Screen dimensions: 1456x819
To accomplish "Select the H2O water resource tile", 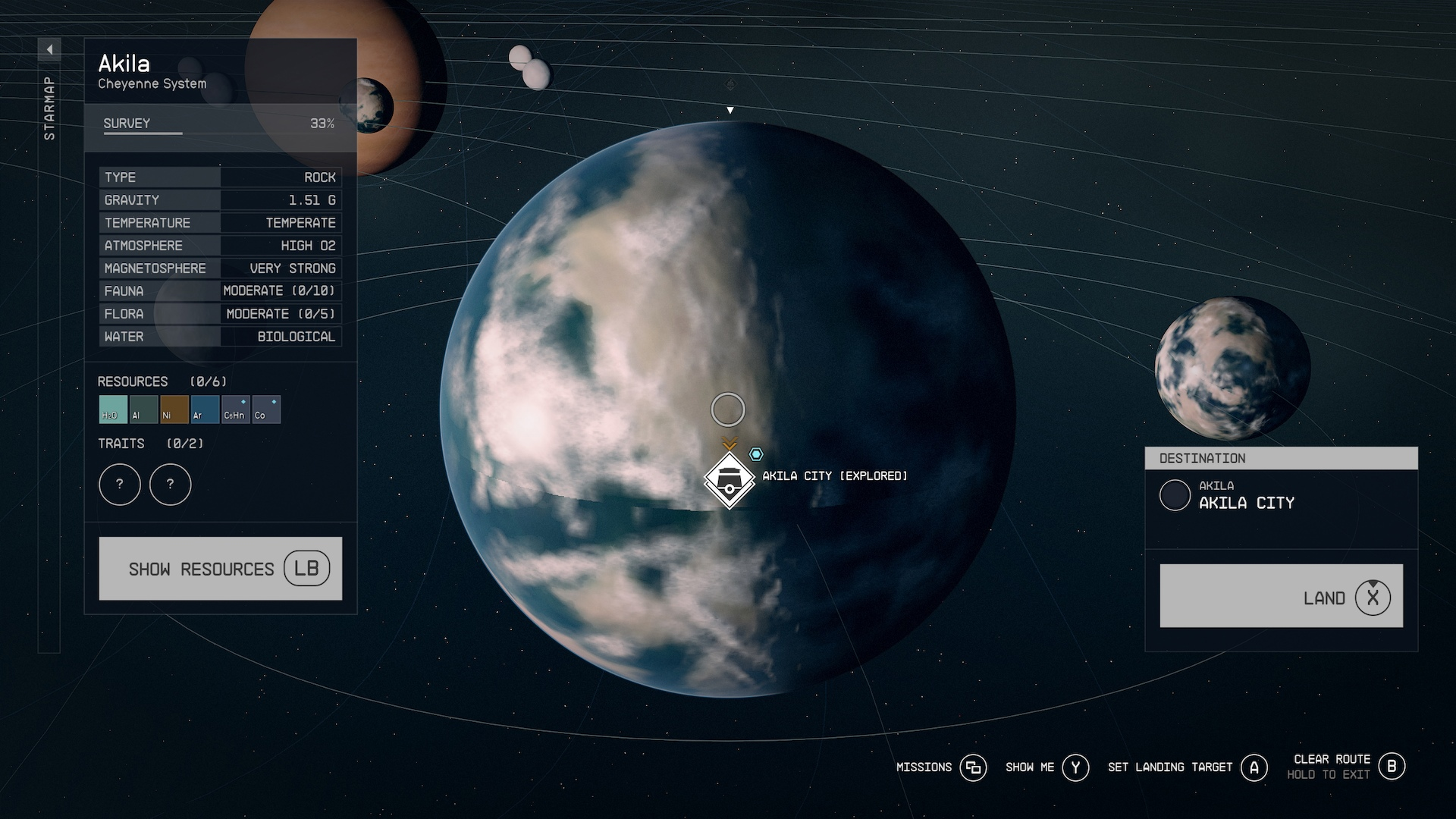I will [x=113, y=409].
